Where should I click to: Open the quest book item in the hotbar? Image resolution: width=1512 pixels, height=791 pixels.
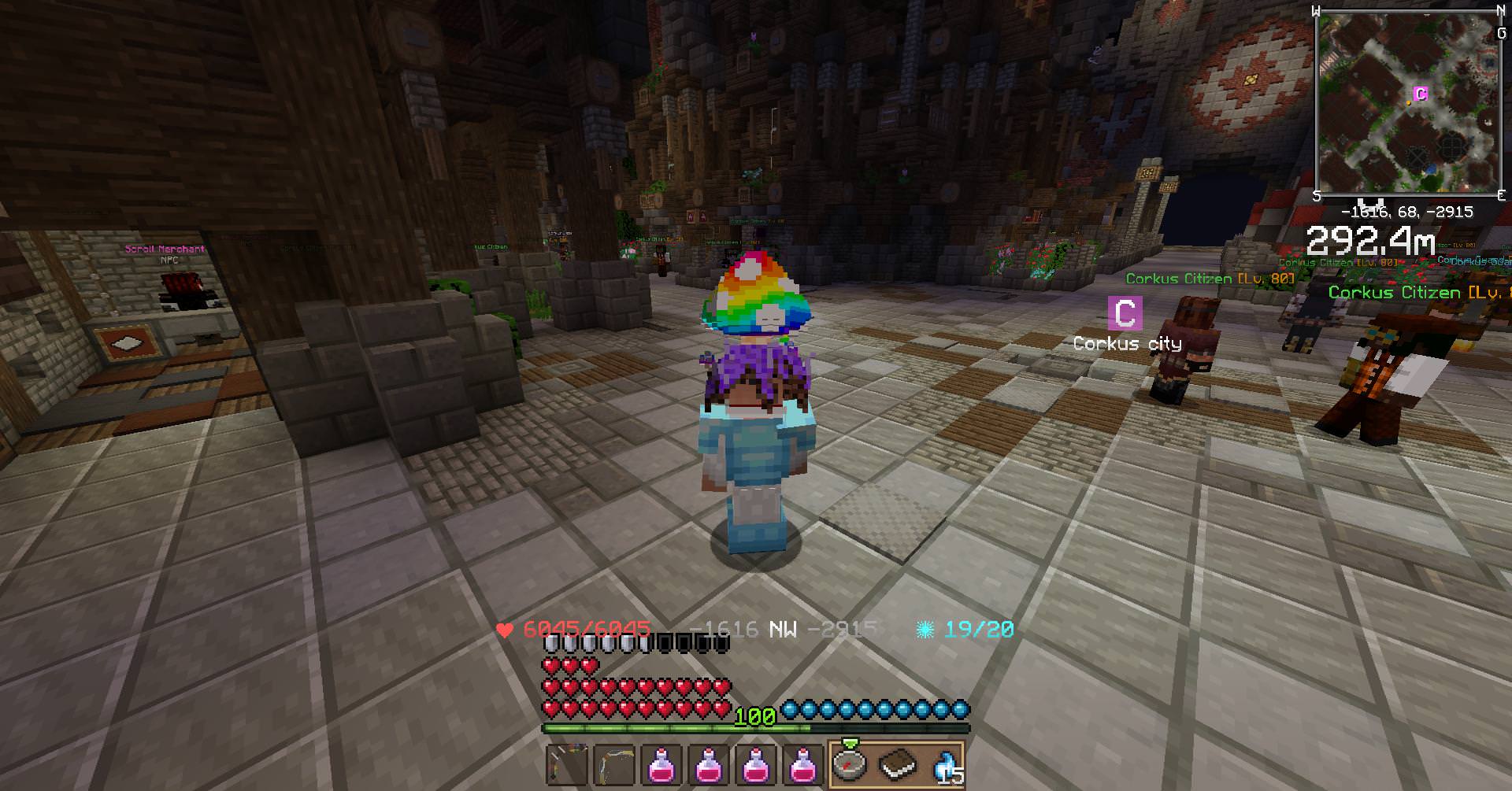[x=898, y=763]
